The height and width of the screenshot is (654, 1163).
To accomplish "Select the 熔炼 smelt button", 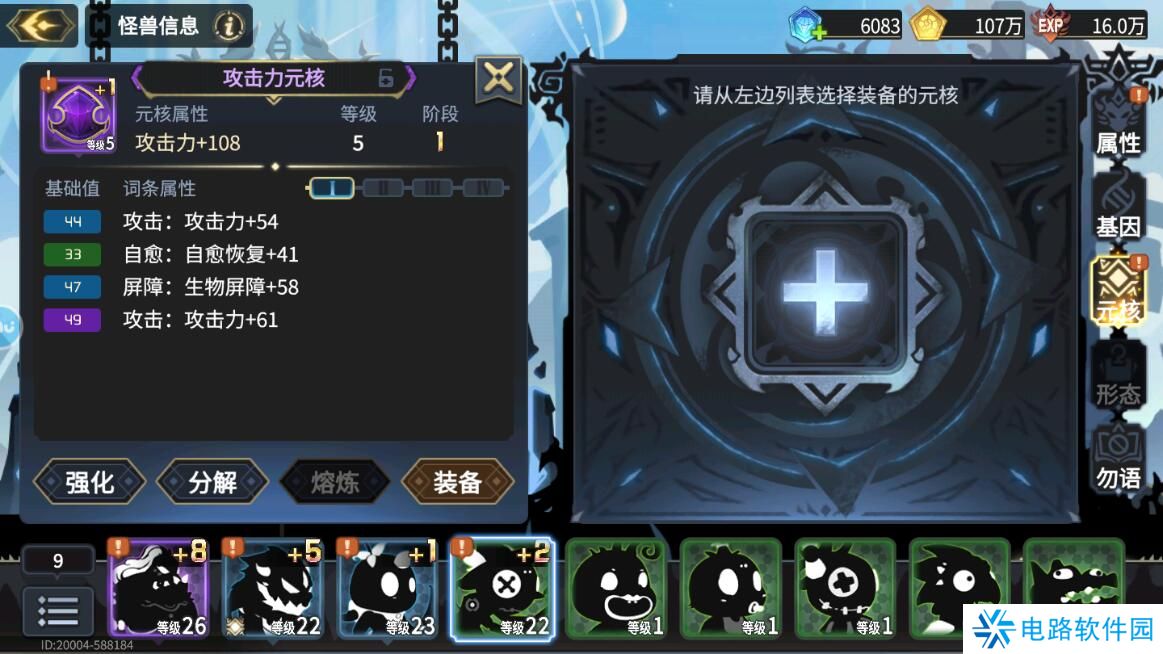I will pos(335,482).
